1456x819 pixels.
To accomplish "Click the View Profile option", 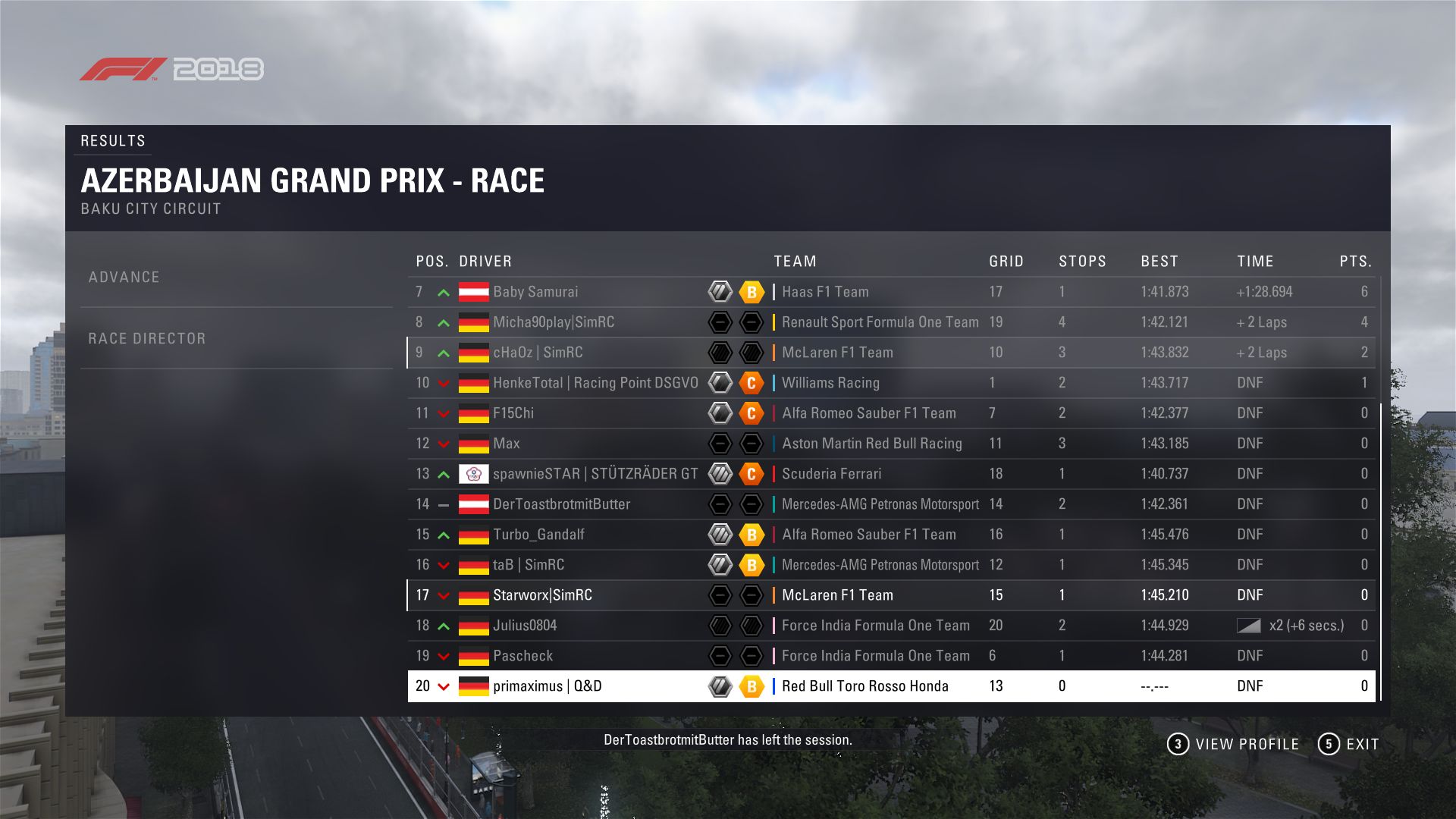I will [x=1234, y=745].
